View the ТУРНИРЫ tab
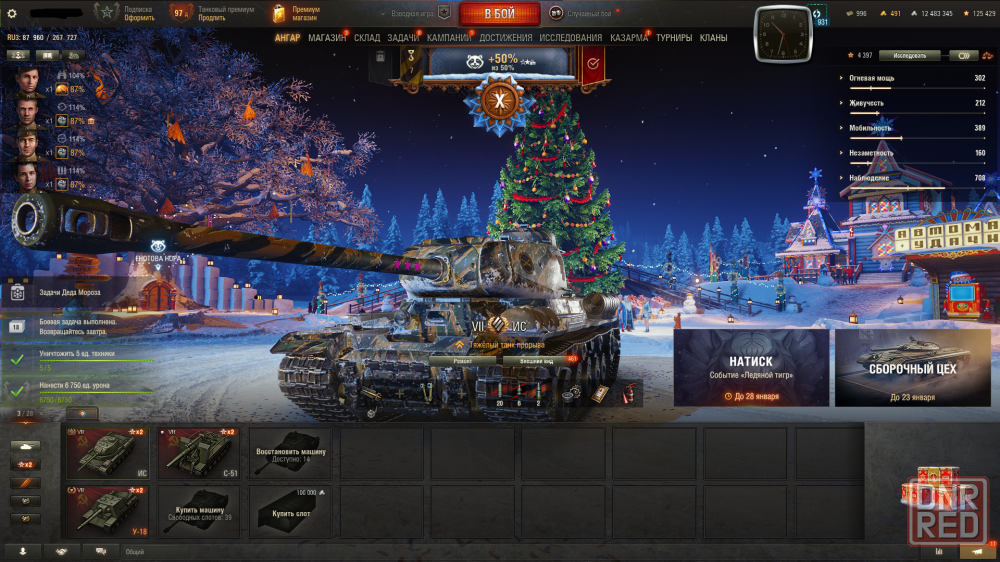The width and height of the screenshot is (1000, 562). tap(675, 38)
